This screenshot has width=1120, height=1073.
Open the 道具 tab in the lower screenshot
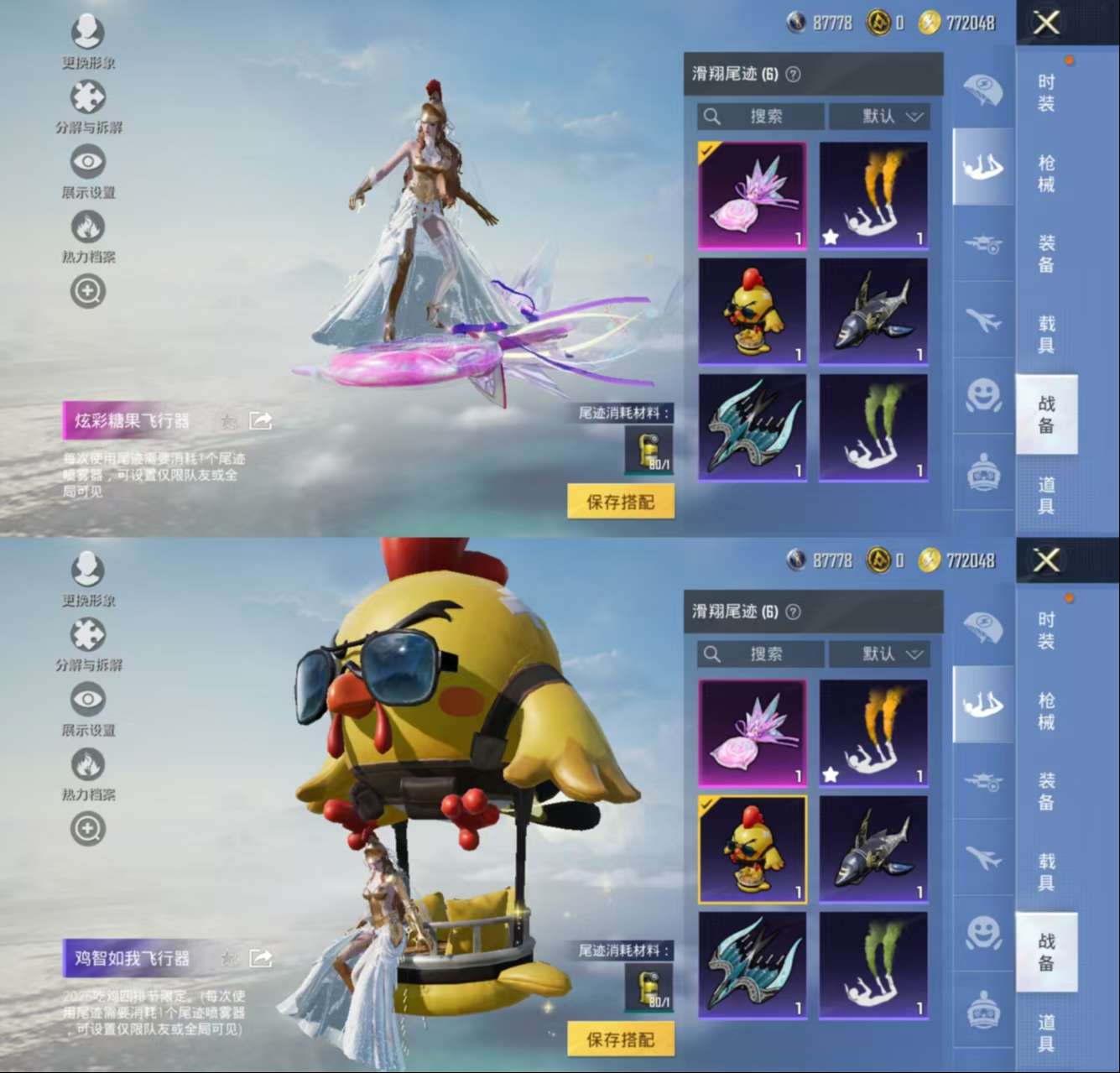[x=1046, y=1033]
